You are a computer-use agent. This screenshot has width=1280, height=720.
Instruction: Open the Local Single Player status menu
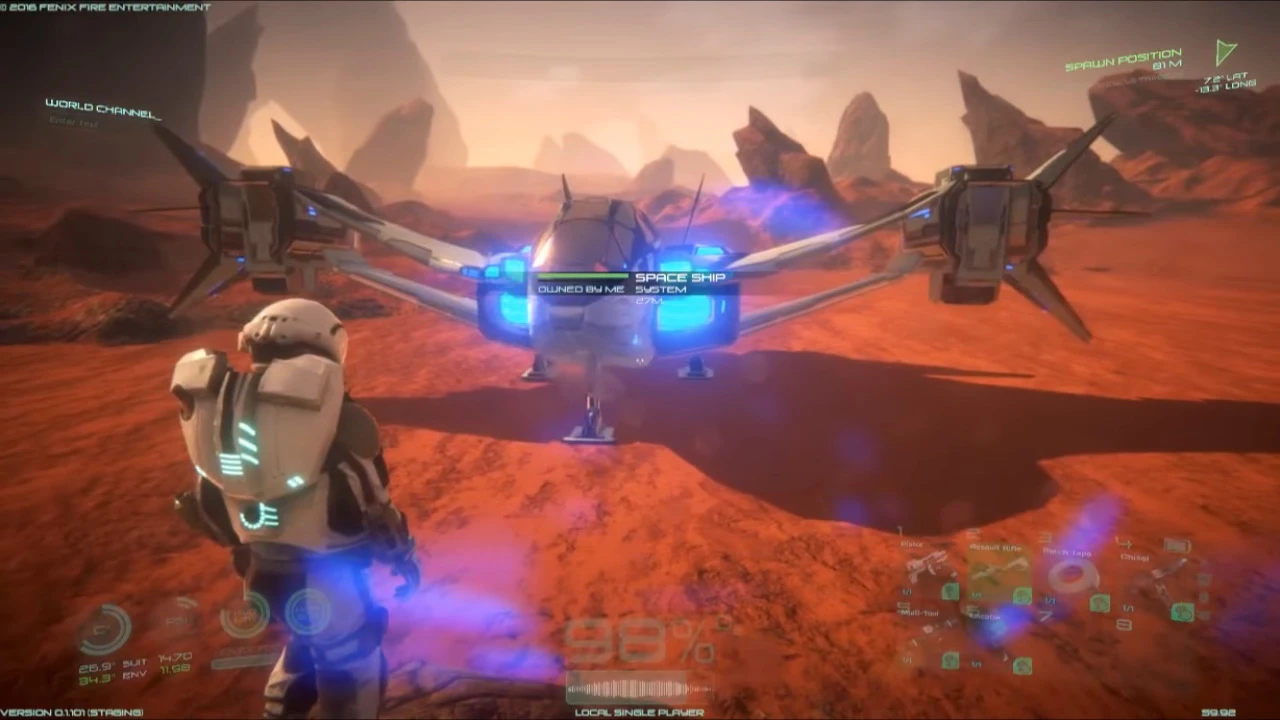click(x=640, y=713)
